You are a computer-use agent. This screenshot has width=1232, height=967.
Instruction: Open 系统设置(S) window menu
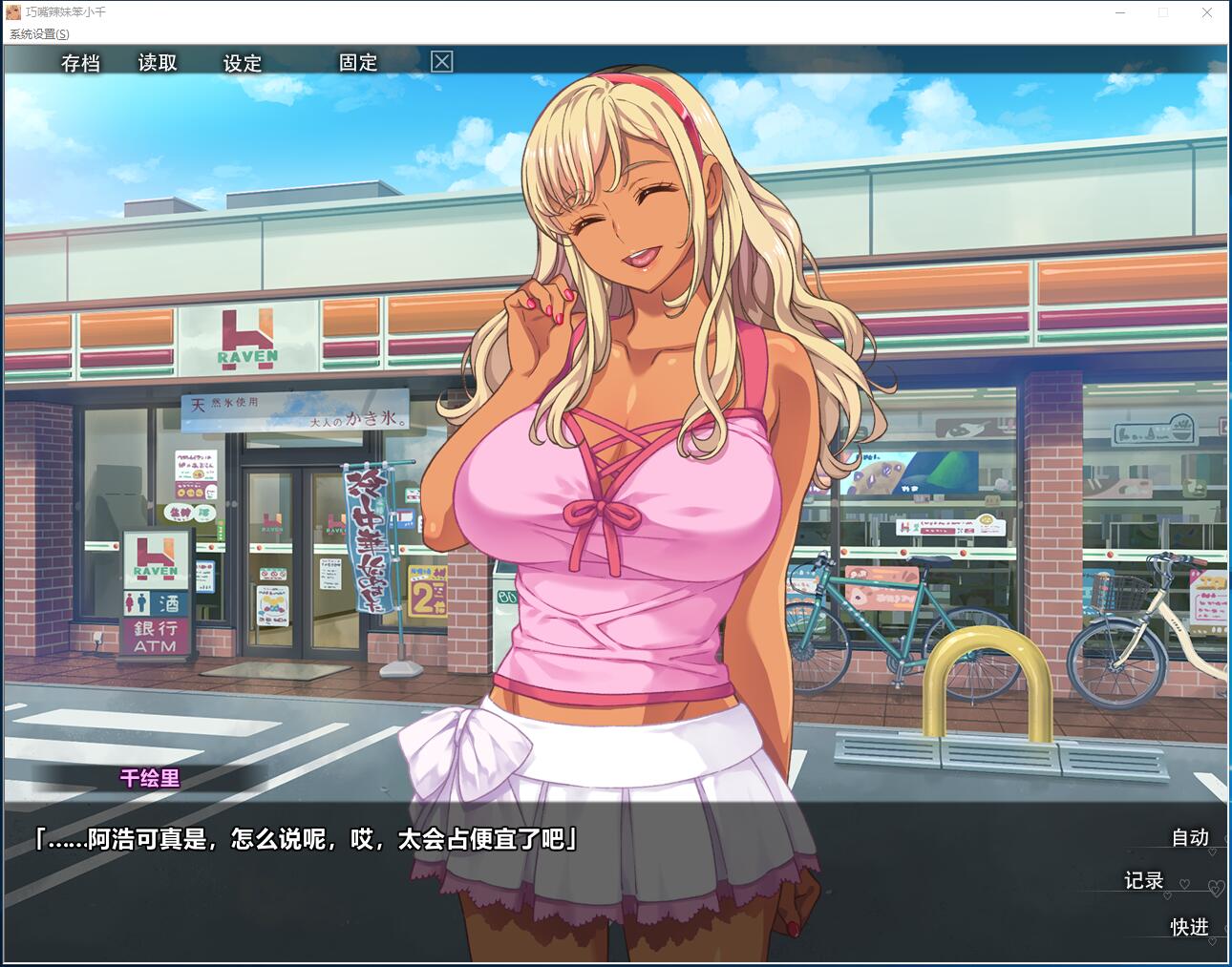[39, 34]
